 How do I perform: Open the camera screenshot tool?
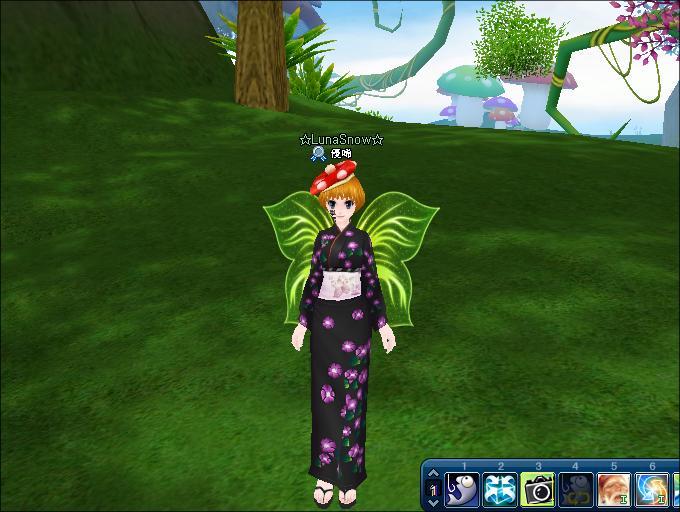pyautogui.click(x=538, y=490)
